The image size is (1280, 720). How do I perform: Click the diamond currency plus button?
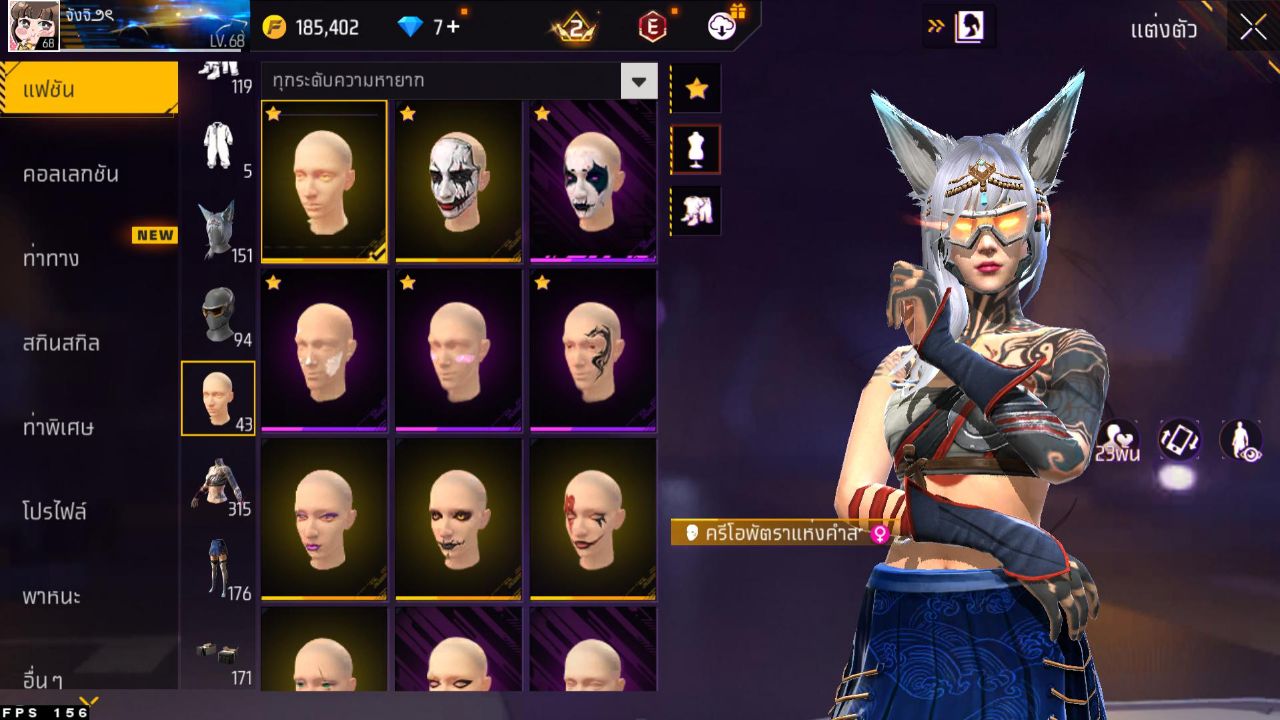(453, 27)
